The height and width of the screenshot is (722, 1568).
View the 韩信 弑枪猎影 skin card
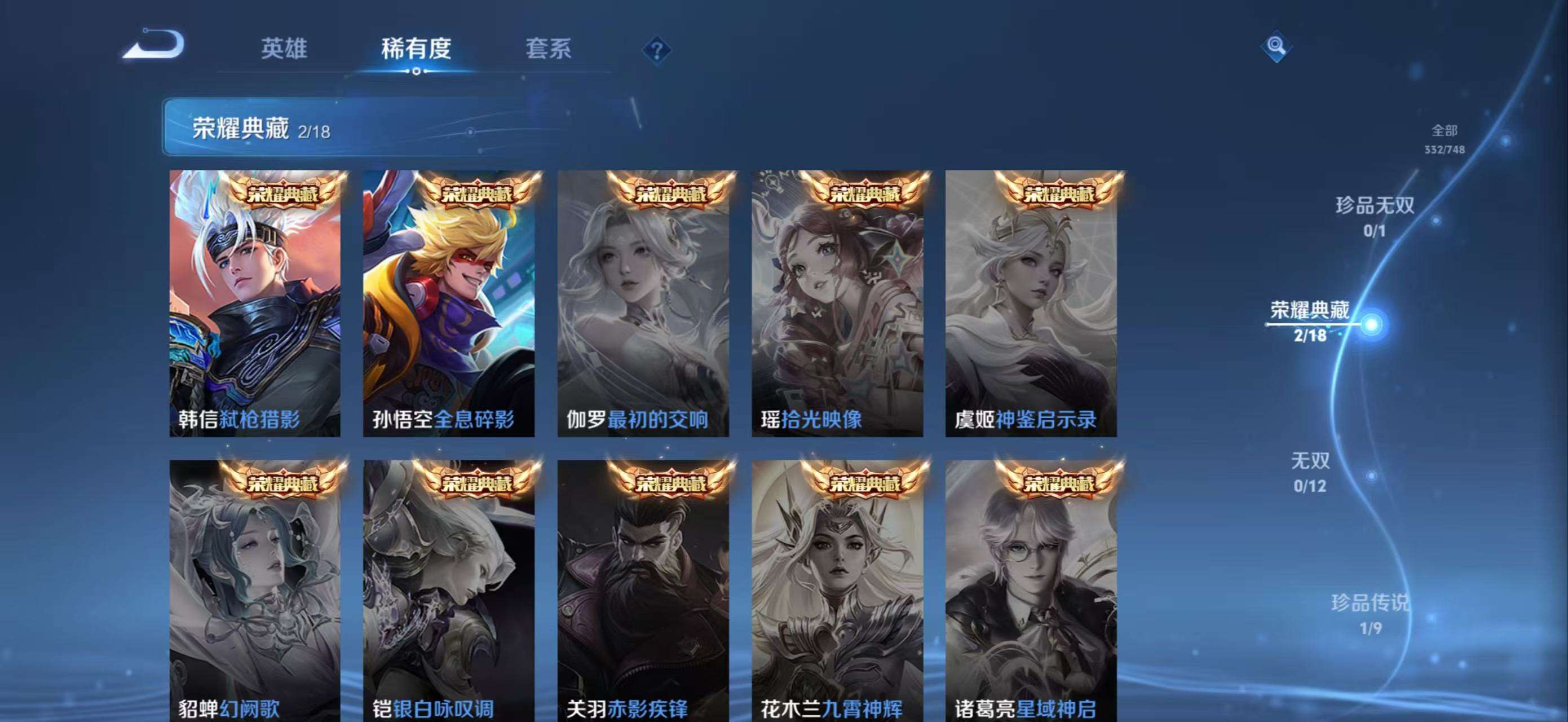254,303
